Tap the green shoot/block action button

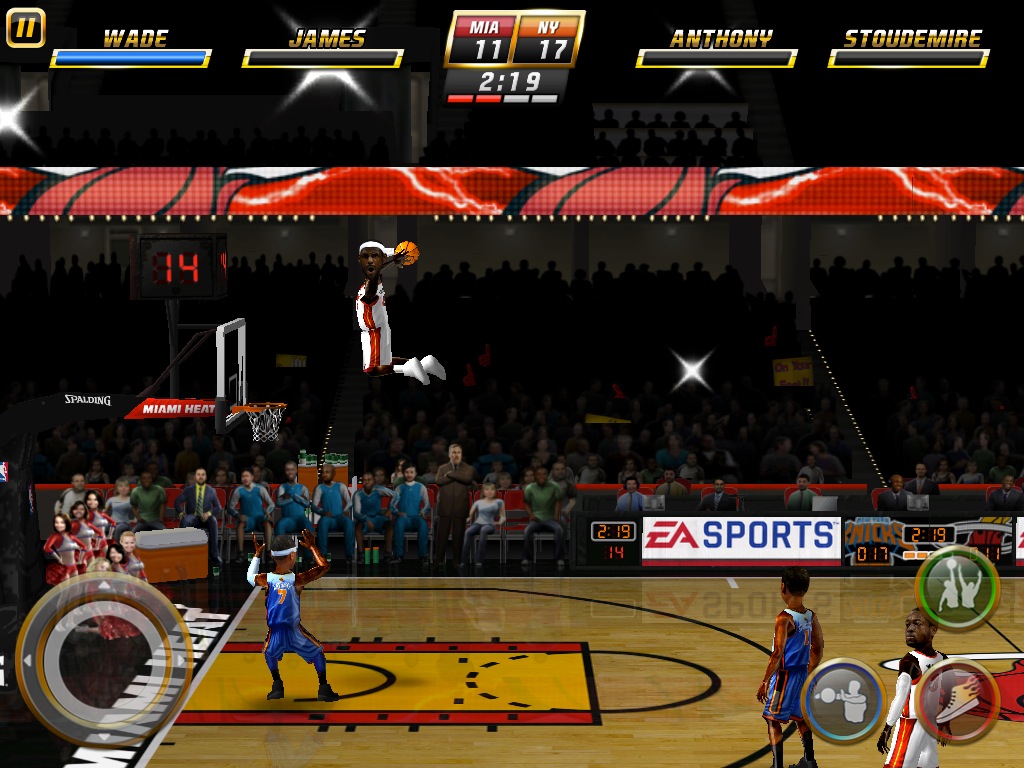coord(957,588)
